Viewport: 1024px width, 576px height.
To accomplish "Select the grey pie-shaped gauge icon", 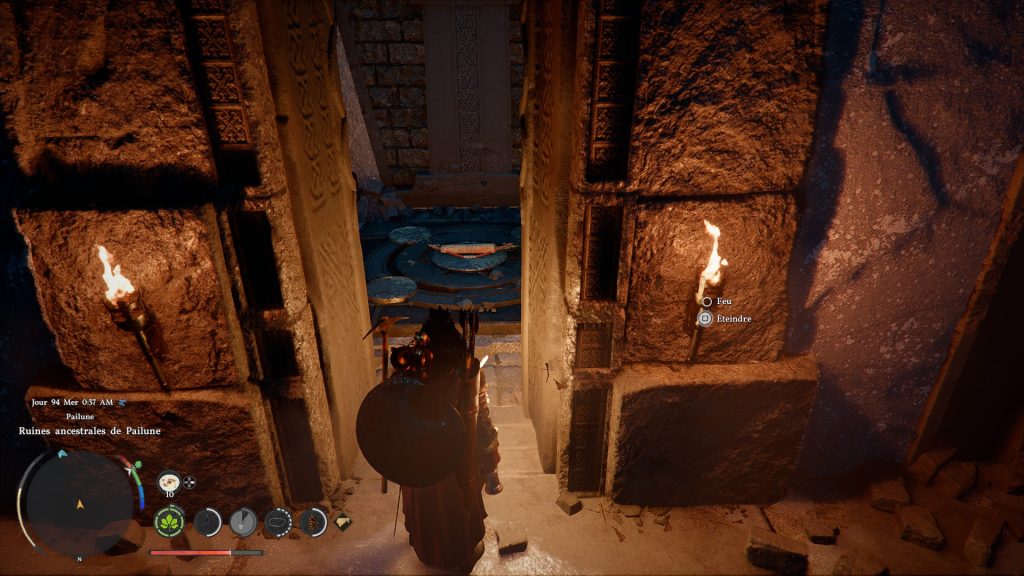I will 242,521.
